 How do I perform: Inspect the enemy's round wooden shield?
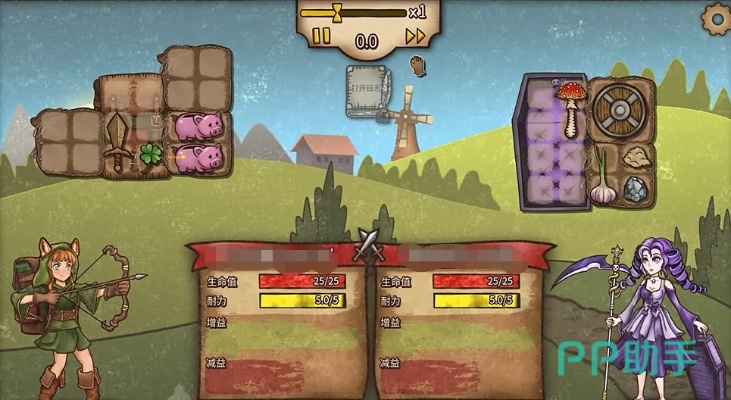(x=620, y=110)
